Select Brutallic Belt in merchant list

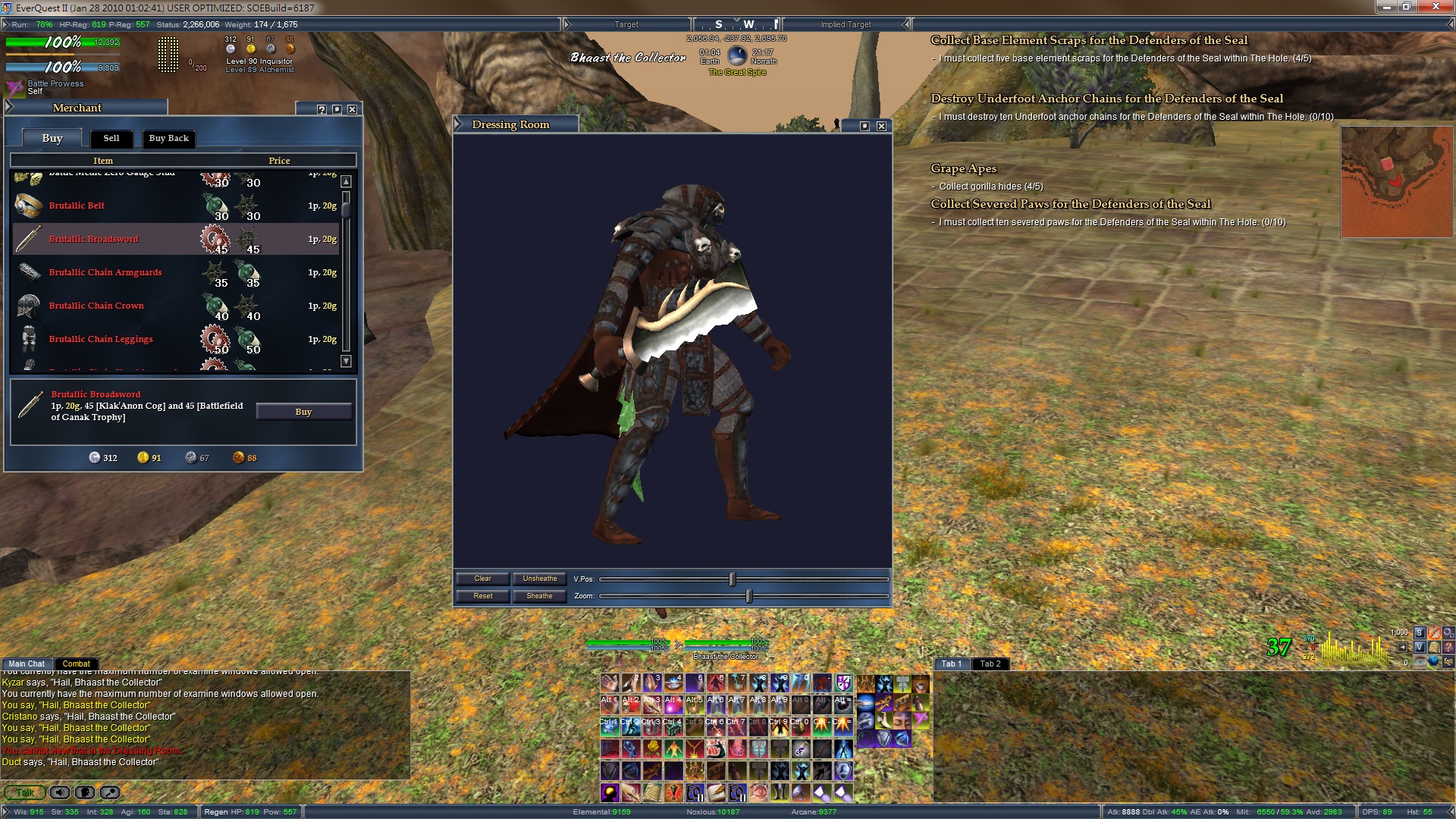pyautogui.click(x=77, y=206)
